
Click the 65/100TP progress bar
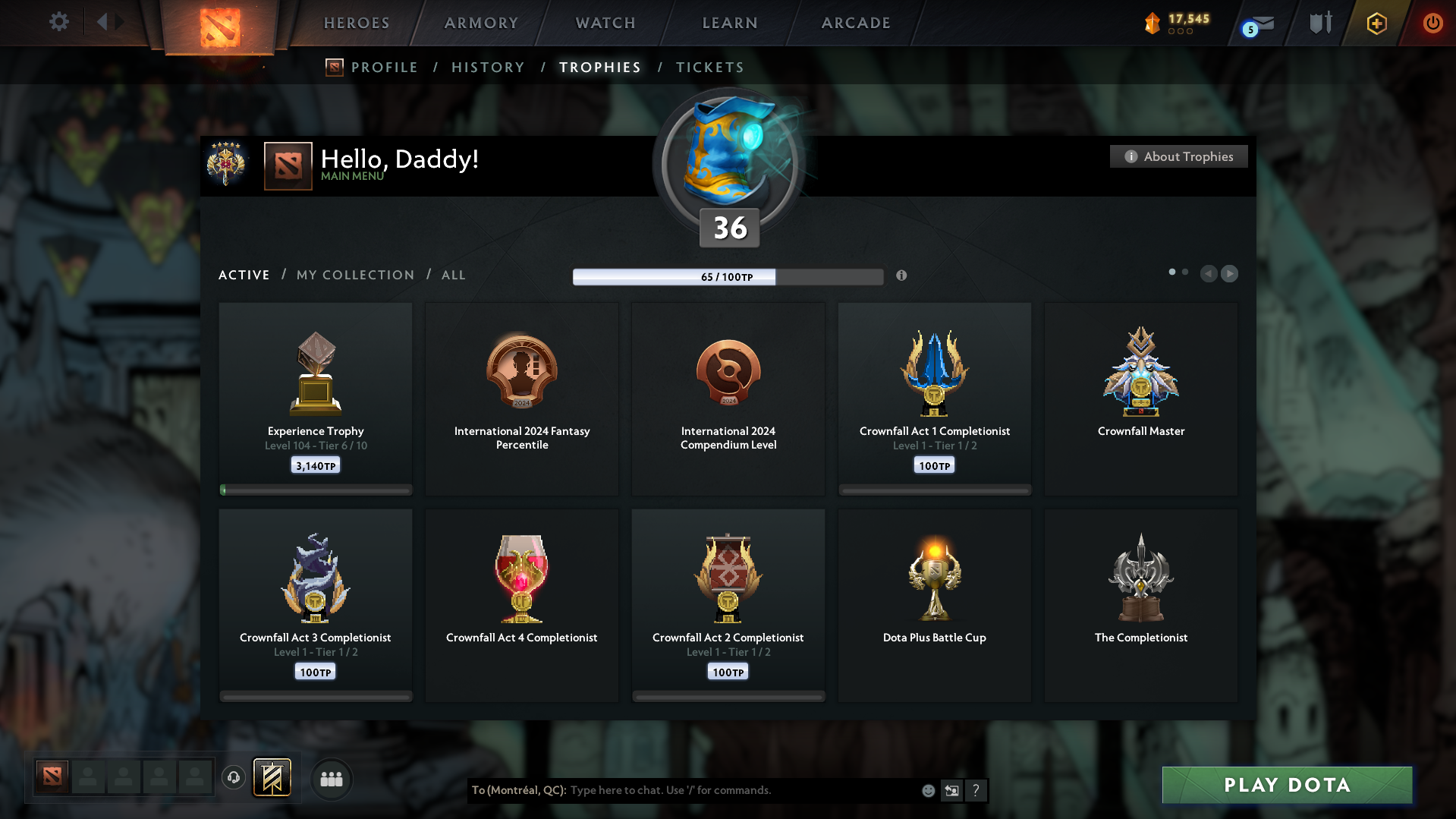click(x=728, y=276)
